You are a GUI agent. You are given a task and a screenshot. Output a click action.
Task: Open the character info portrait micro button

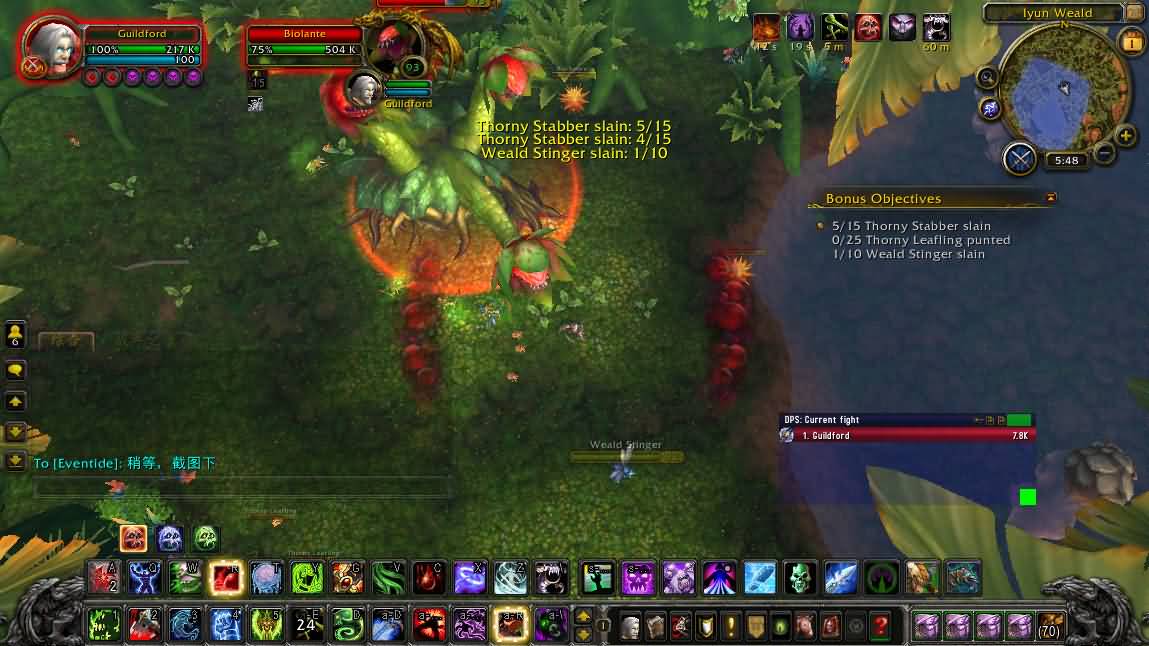[630, 626]
